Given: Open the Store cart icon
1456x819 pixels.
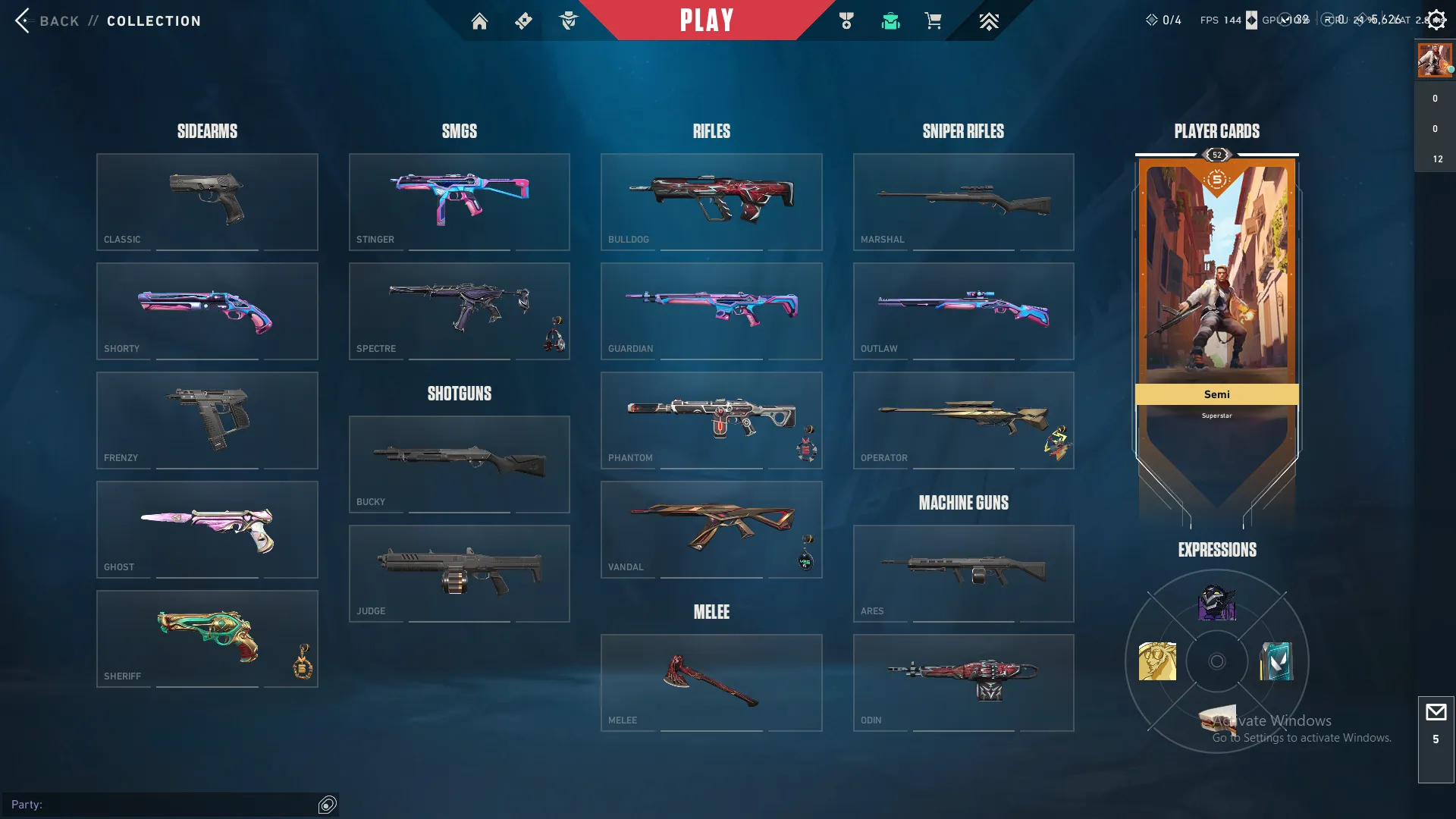Looking at the screenshot, I should [934, 20].
